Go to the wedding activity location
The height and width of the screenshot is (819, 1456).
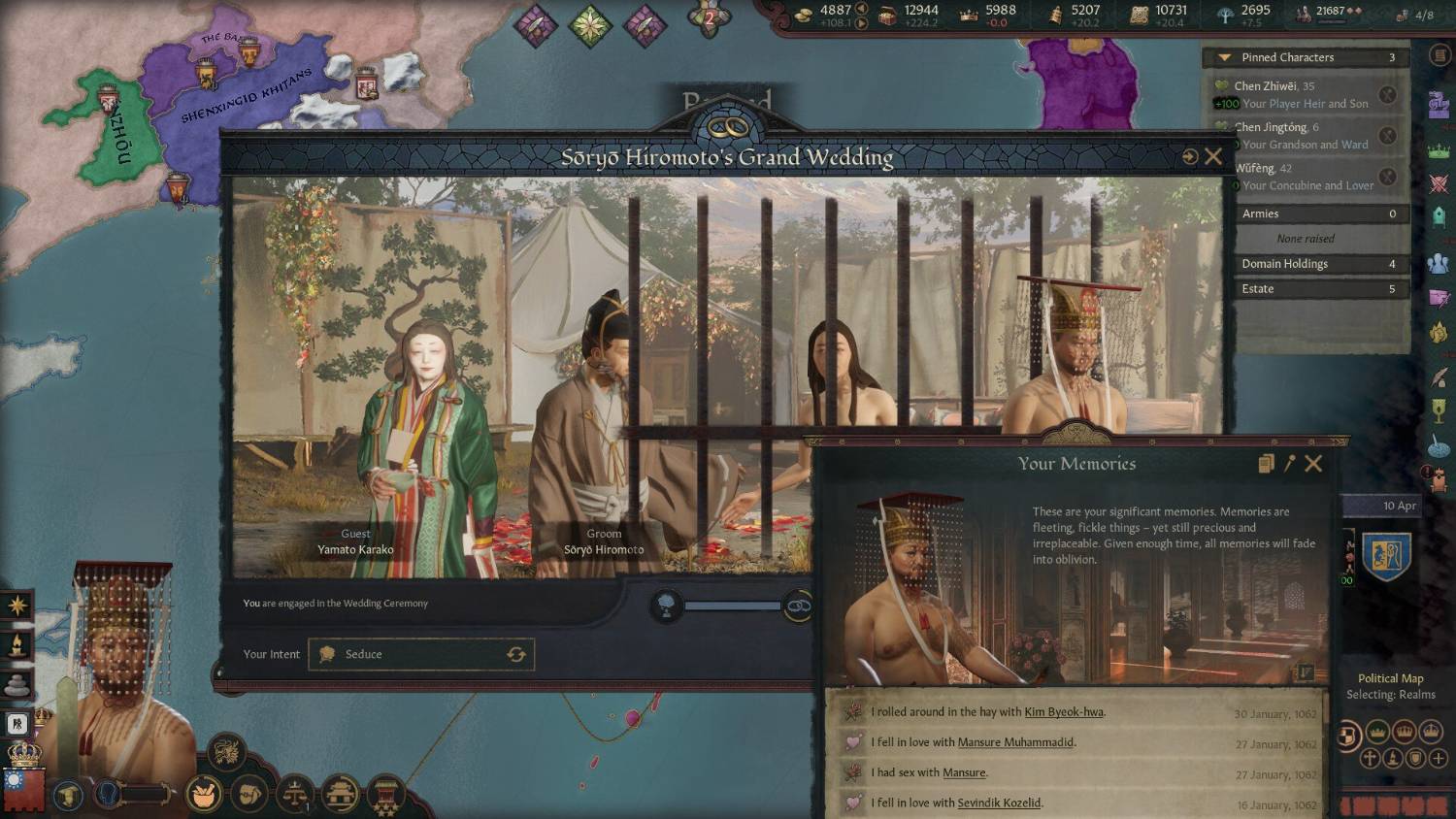(x=1189, y=156)
